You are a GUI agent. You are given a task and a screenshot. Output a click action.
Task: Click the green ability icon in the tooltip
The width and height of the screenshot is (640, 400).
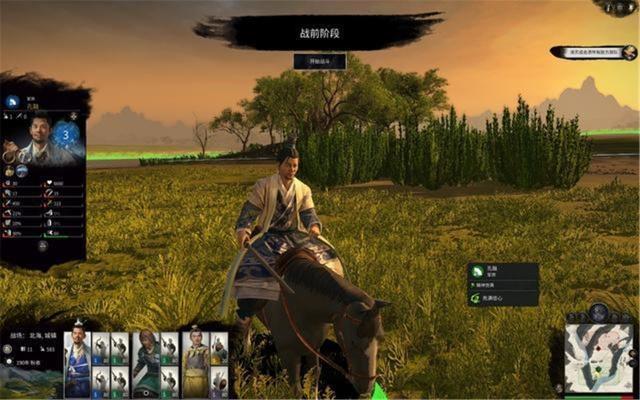(x=476, y=297)
